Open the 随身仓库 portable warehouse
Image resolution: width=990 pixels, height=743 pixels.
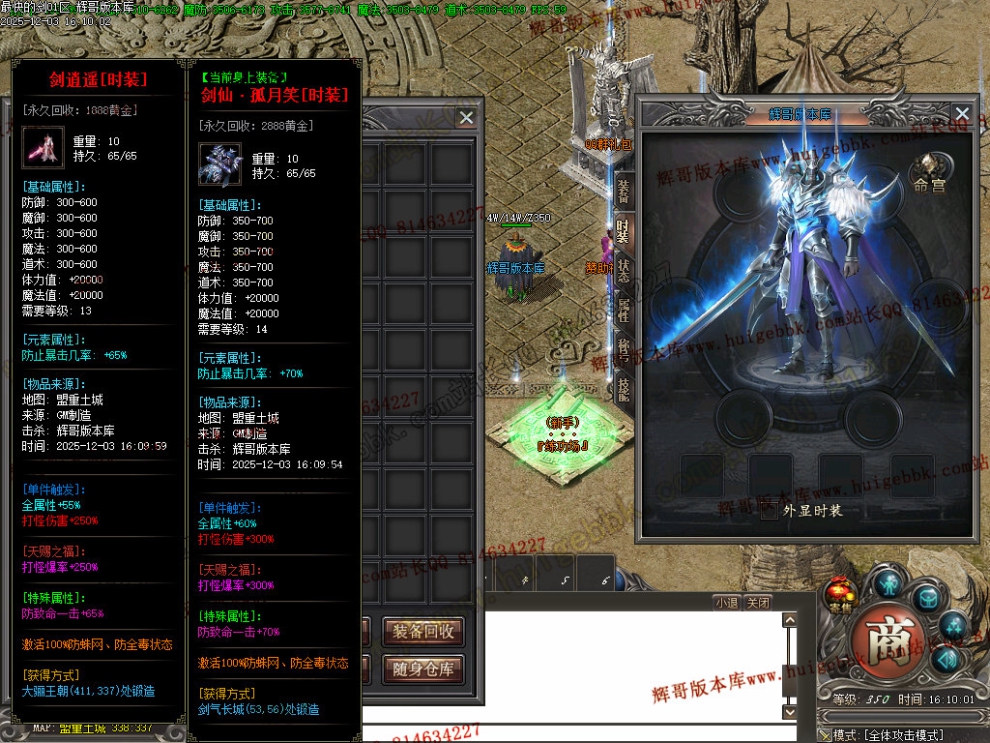click(423, 670)
